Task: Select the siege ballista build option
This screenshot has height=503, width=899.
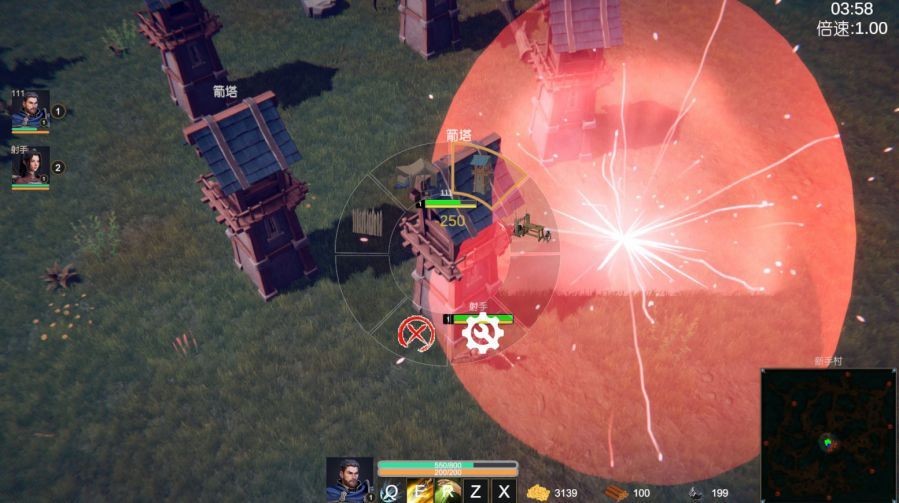Action: 530,231
